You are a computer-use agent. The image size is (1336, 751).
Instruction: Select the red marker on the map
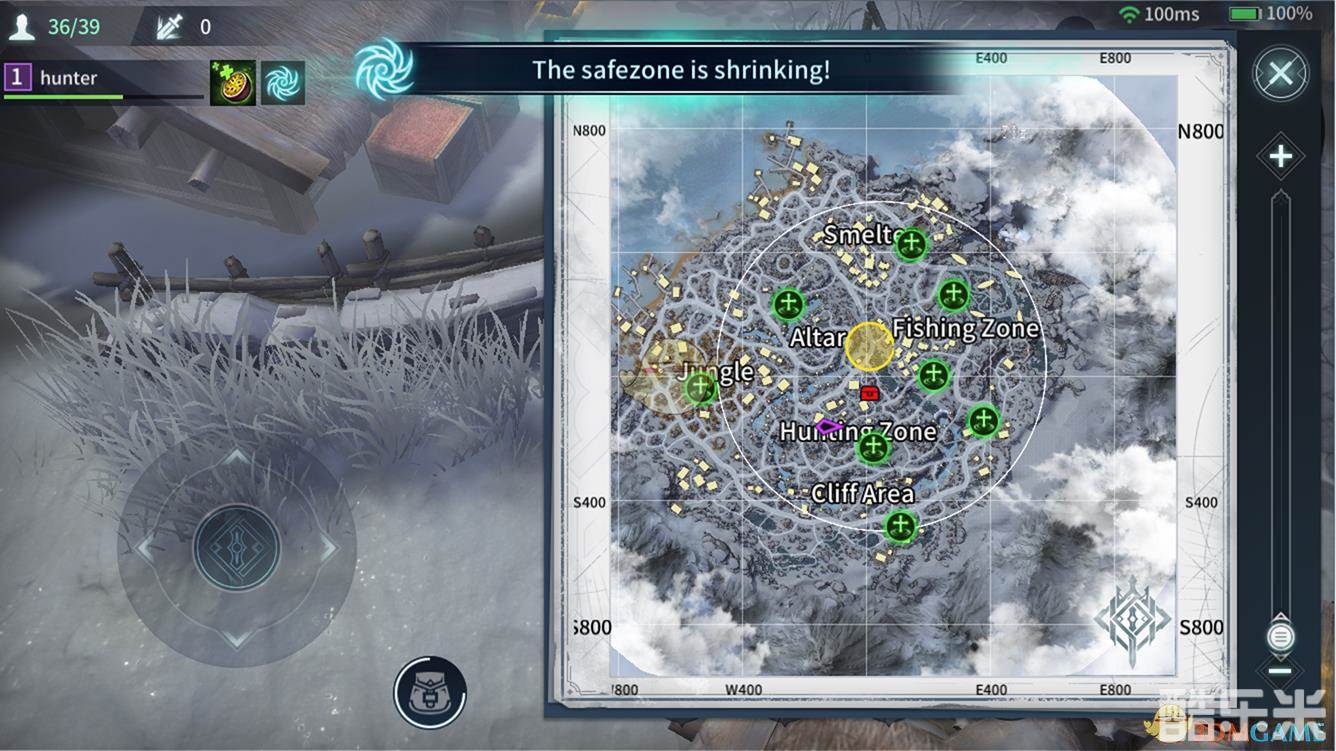(869, 393)
